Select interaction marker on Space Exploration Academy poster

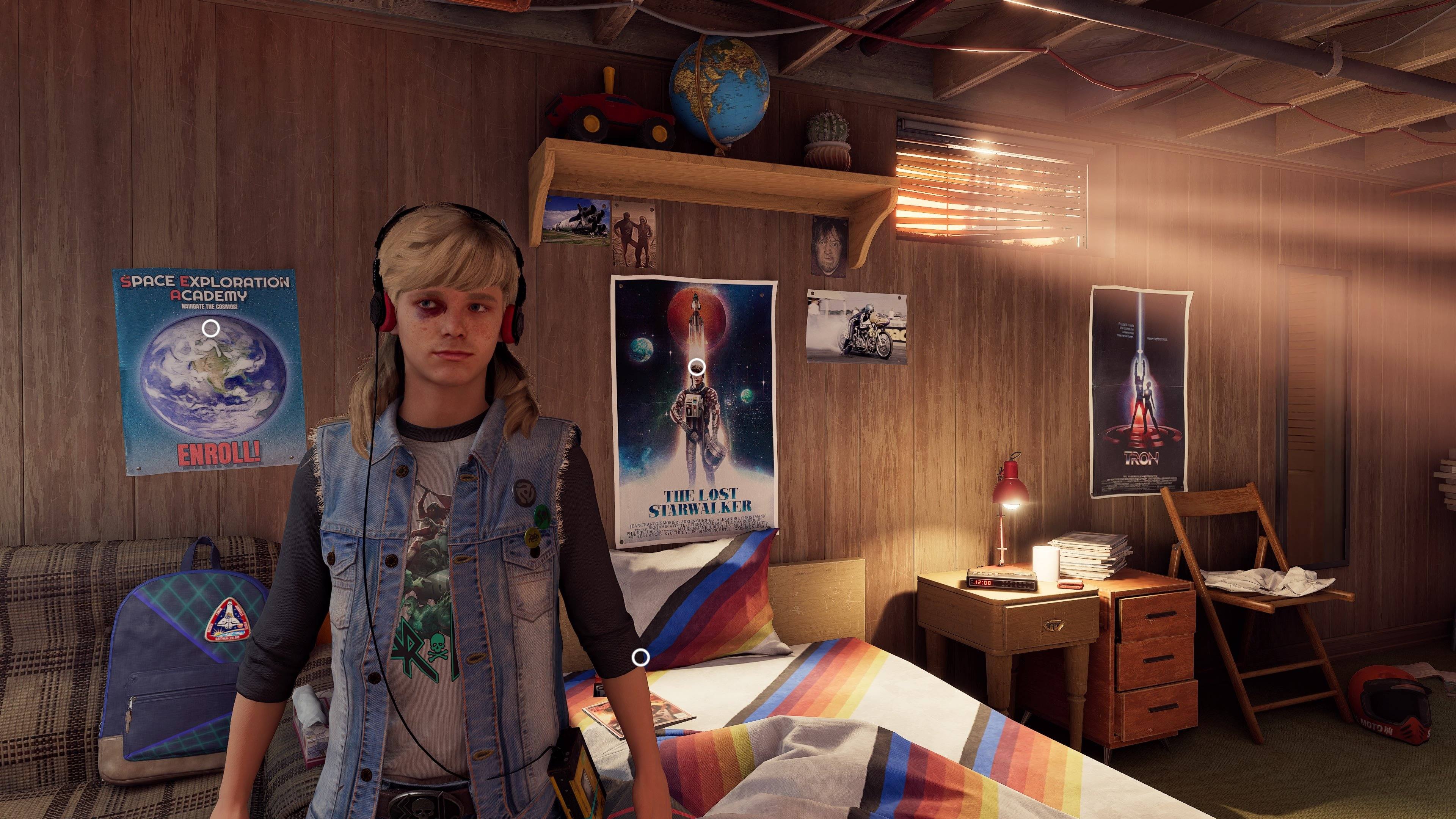point(210,328)
